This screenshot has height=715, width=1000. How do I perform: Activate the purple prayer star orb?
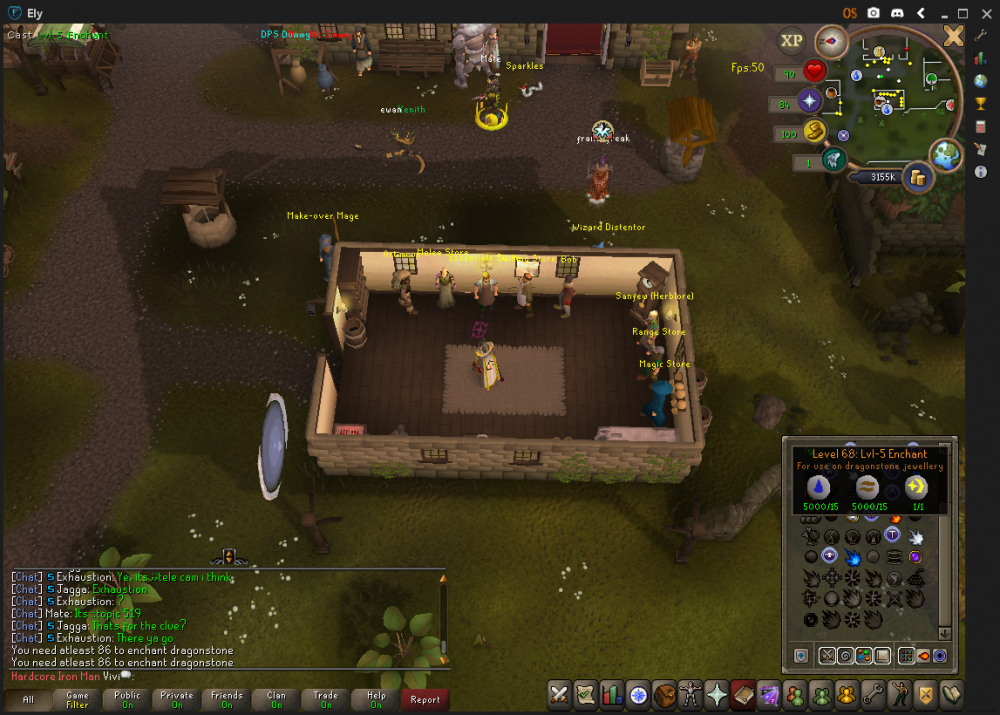tap(809, 101)
